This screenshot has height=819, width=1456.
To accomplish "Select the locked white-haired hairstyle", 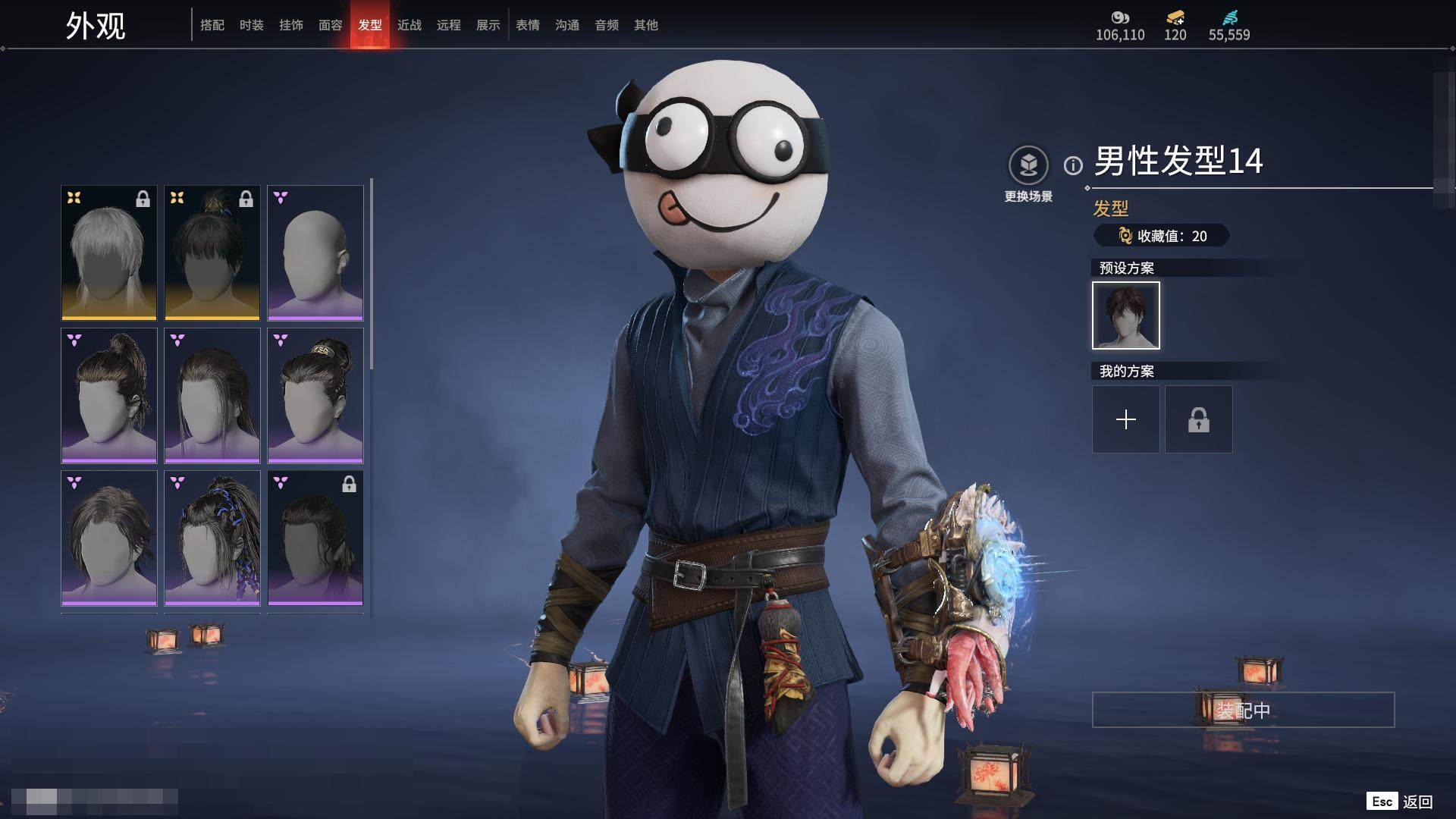I will pyautogui.click(x=109, y=253).
